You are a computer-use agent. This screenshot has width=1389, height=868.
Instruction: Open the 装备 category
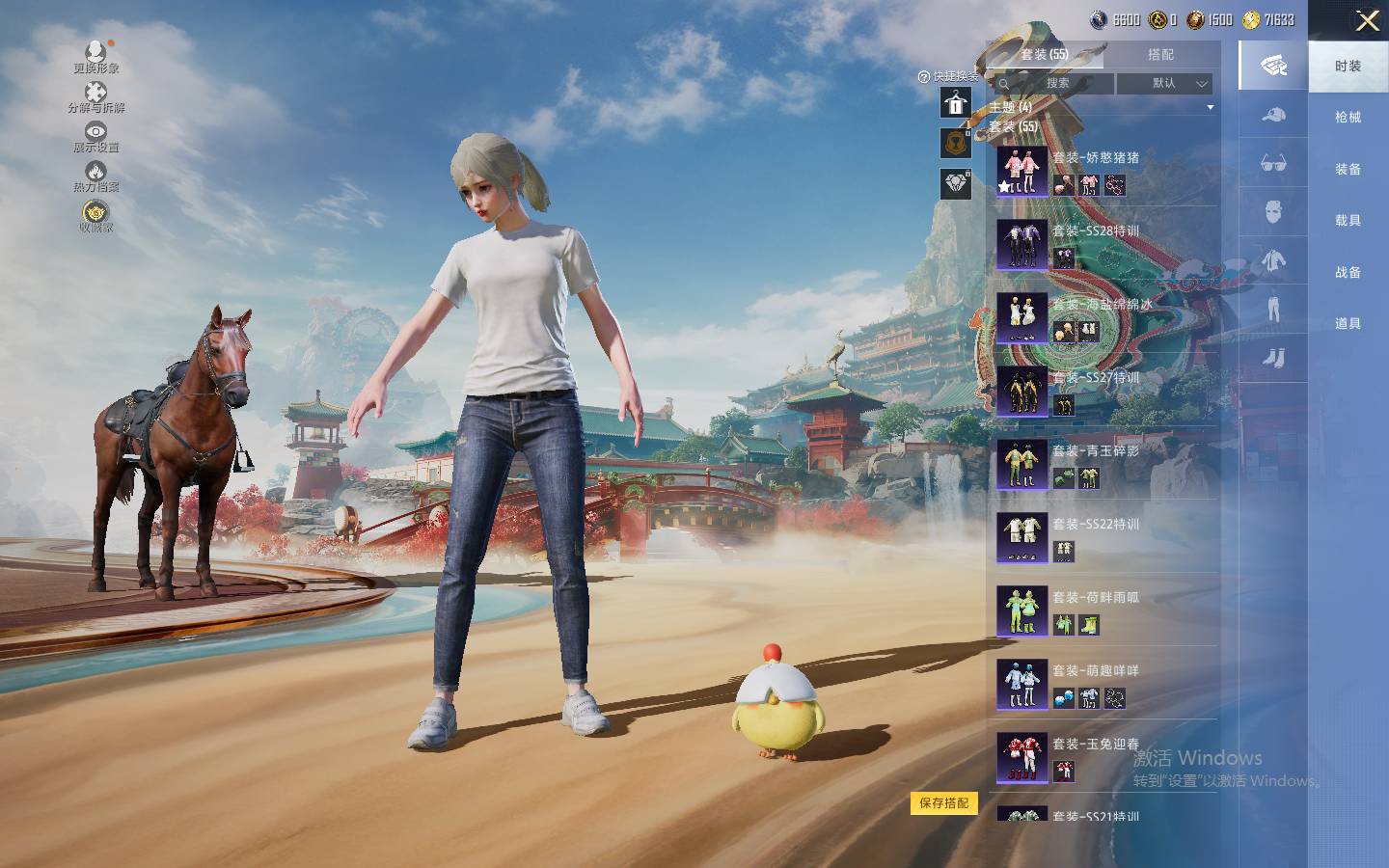1348,169
